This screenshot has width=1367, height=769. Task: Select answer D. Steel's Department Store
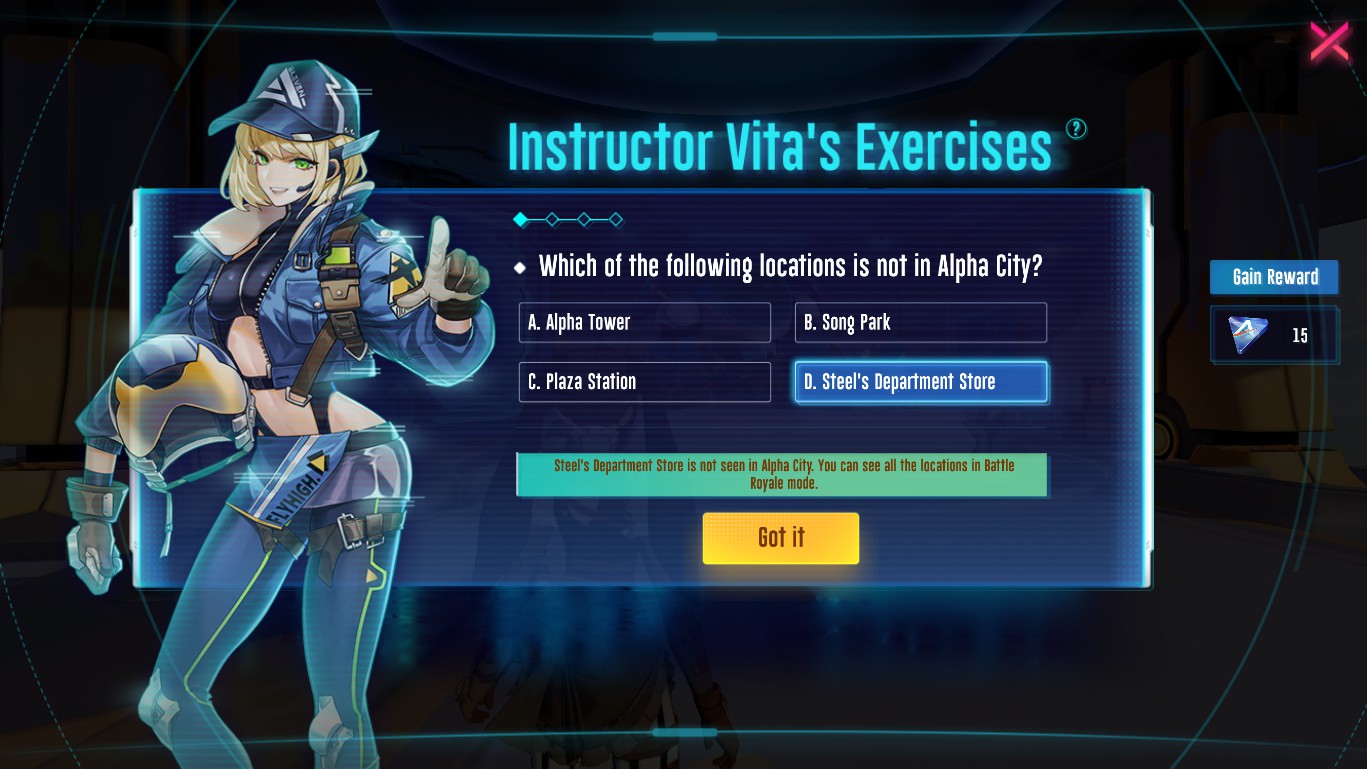click(x=920, y=382)
